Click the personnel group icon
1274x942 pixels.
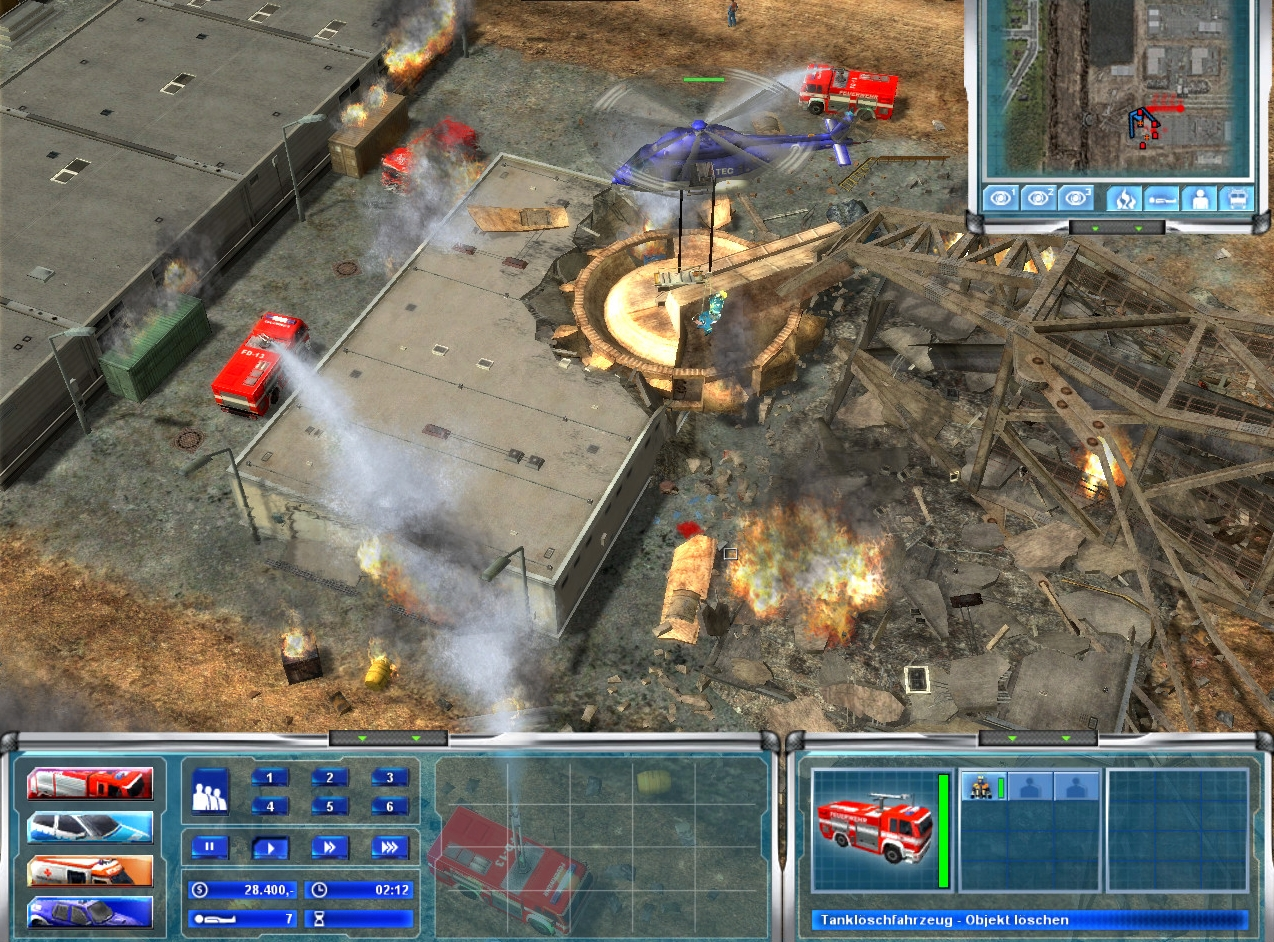[210, 790]
